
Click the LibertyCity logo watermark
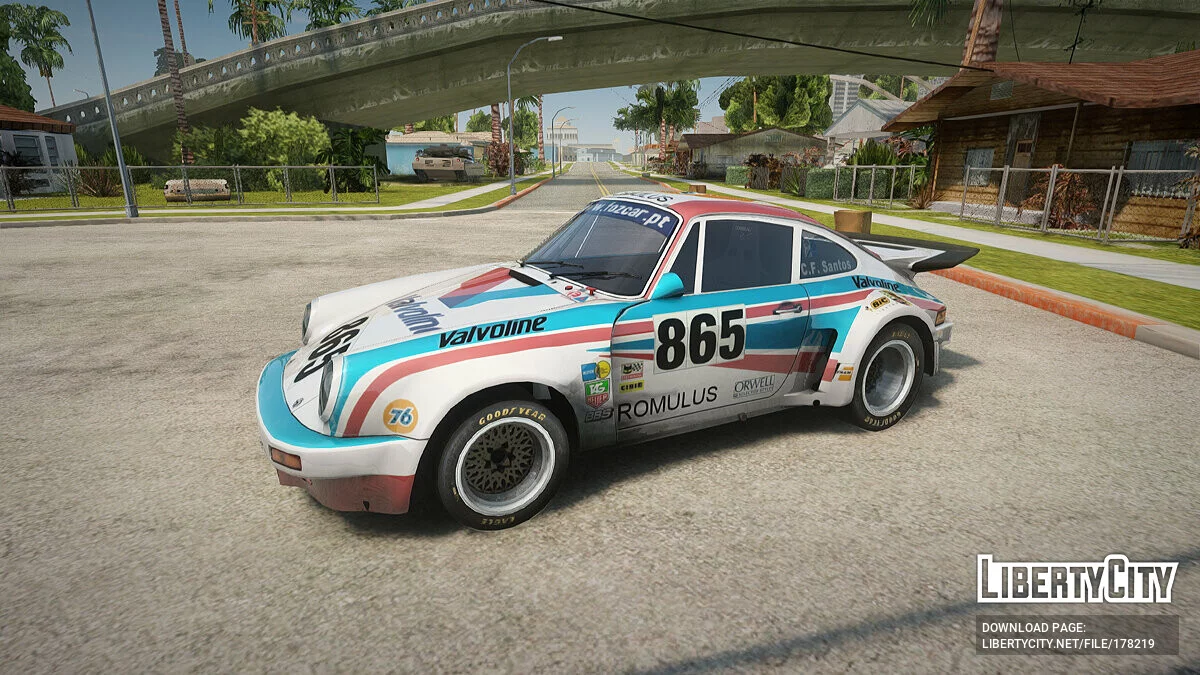[1076, 579]
